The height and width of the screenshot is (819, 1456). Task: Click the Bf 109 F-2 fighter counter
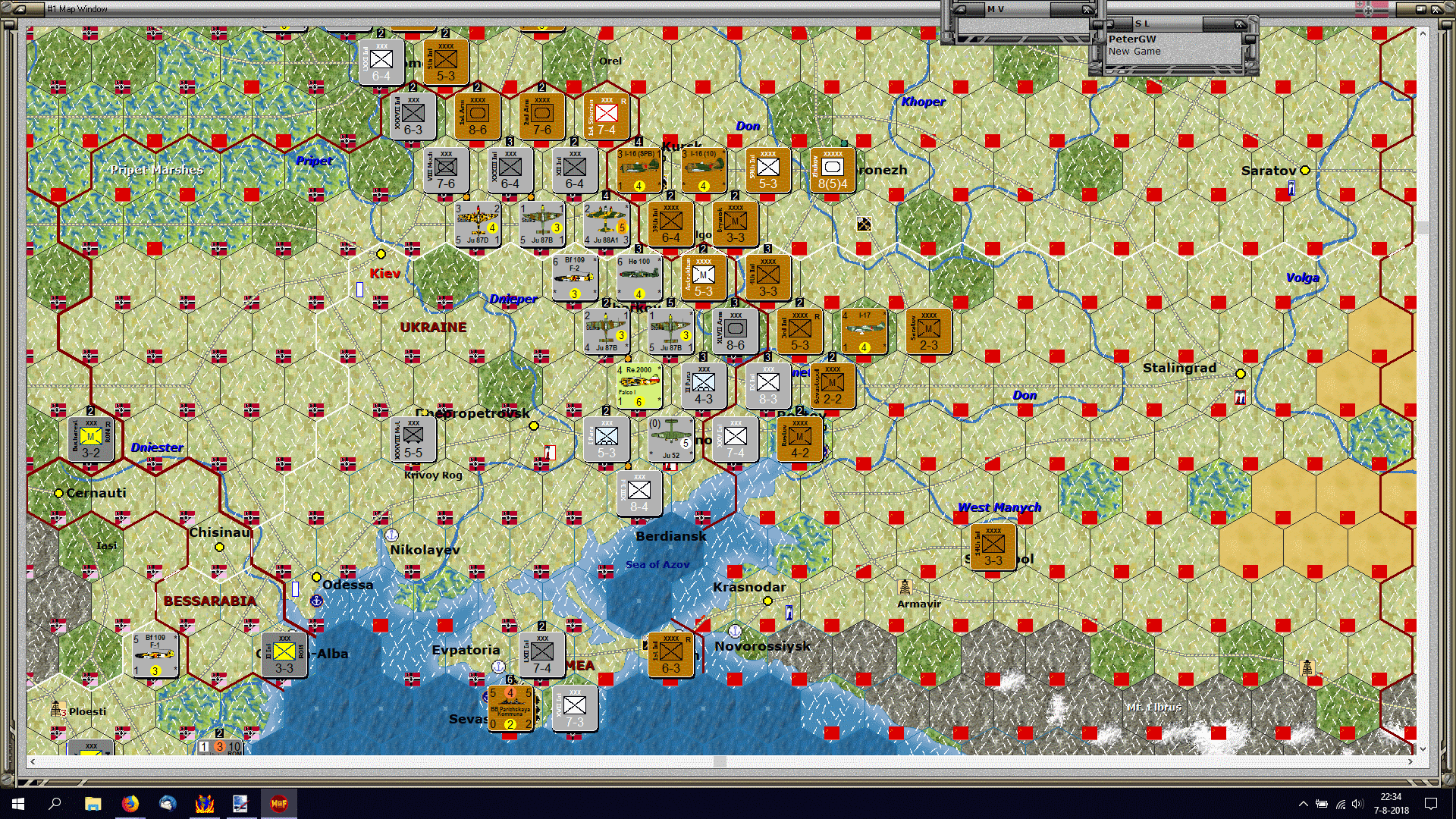point(574,278)
